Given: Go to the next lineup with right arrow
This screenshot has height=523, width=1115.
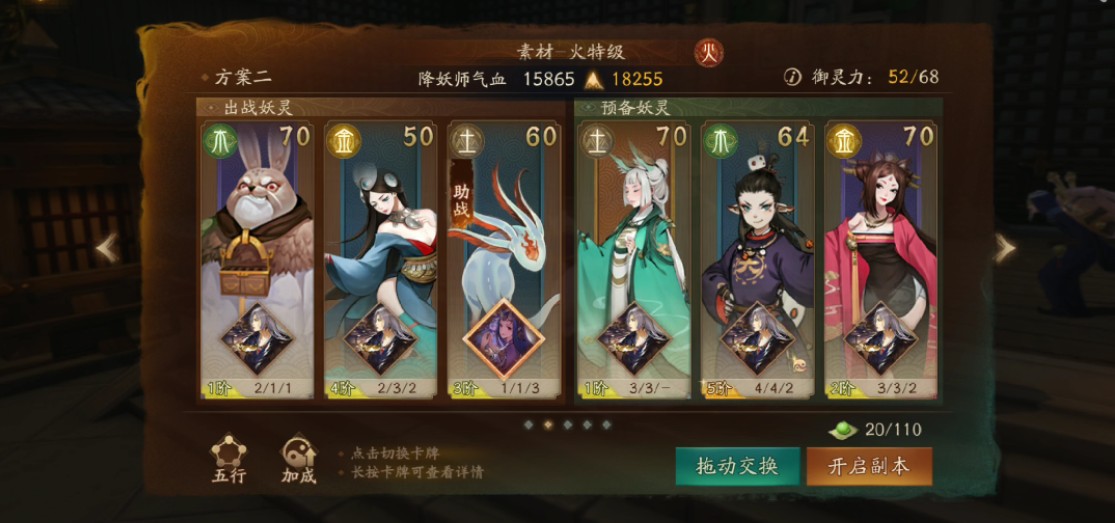Looking at the screenshot, I should (x=1005, y=248).
